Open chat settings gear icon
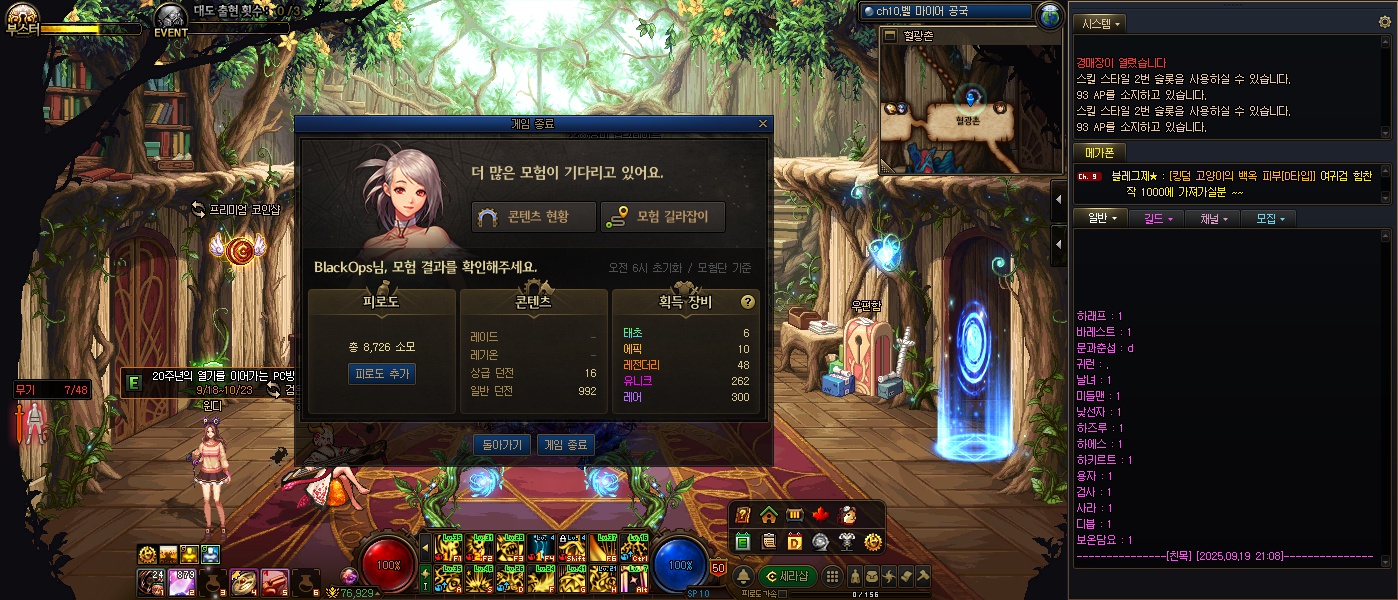1398x600 pixels. [x=1385, y=21]
